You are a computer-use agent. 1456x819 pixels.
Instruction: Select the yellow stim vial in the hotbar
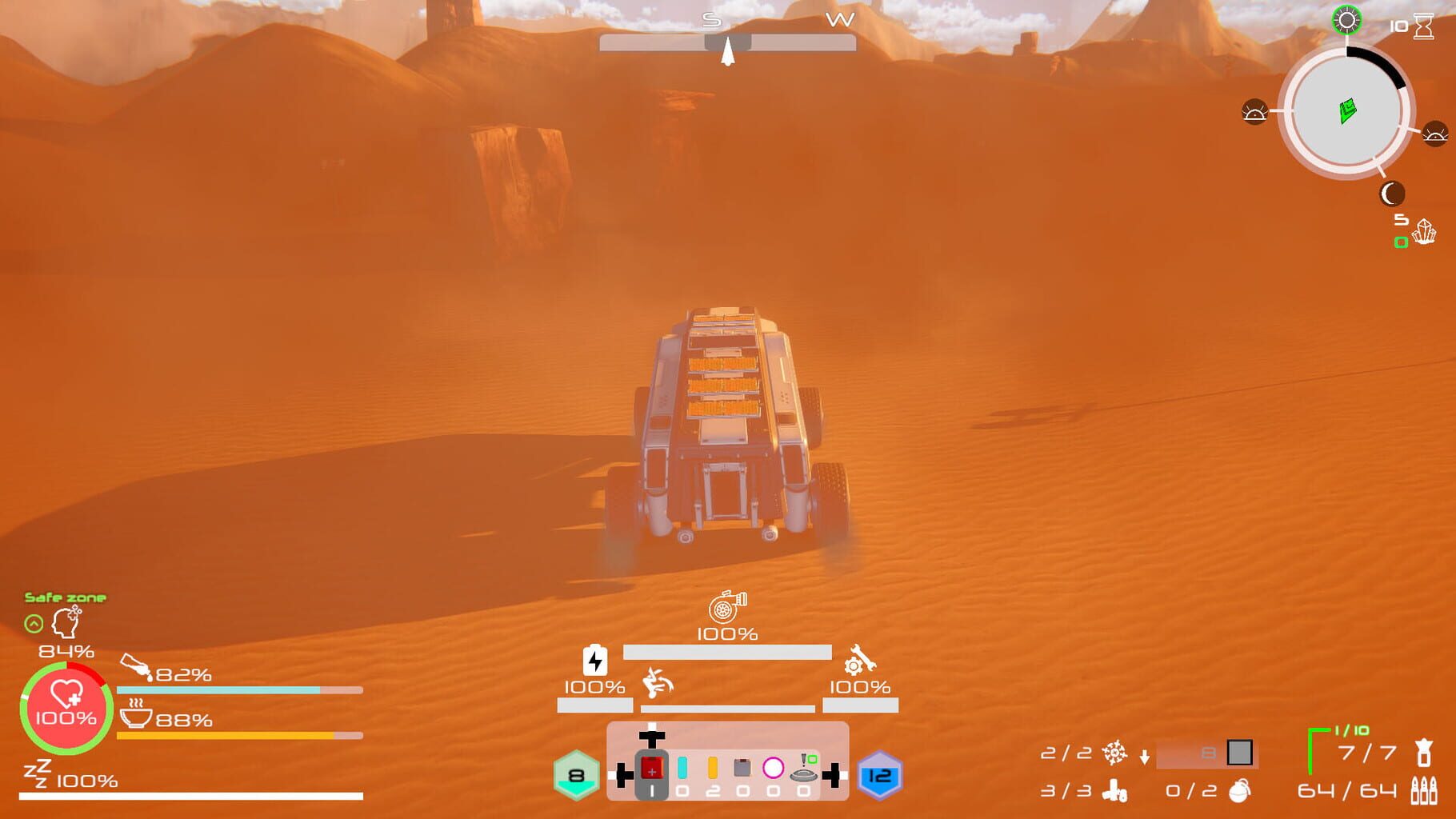pyautogui.click(x=713, y=769)
